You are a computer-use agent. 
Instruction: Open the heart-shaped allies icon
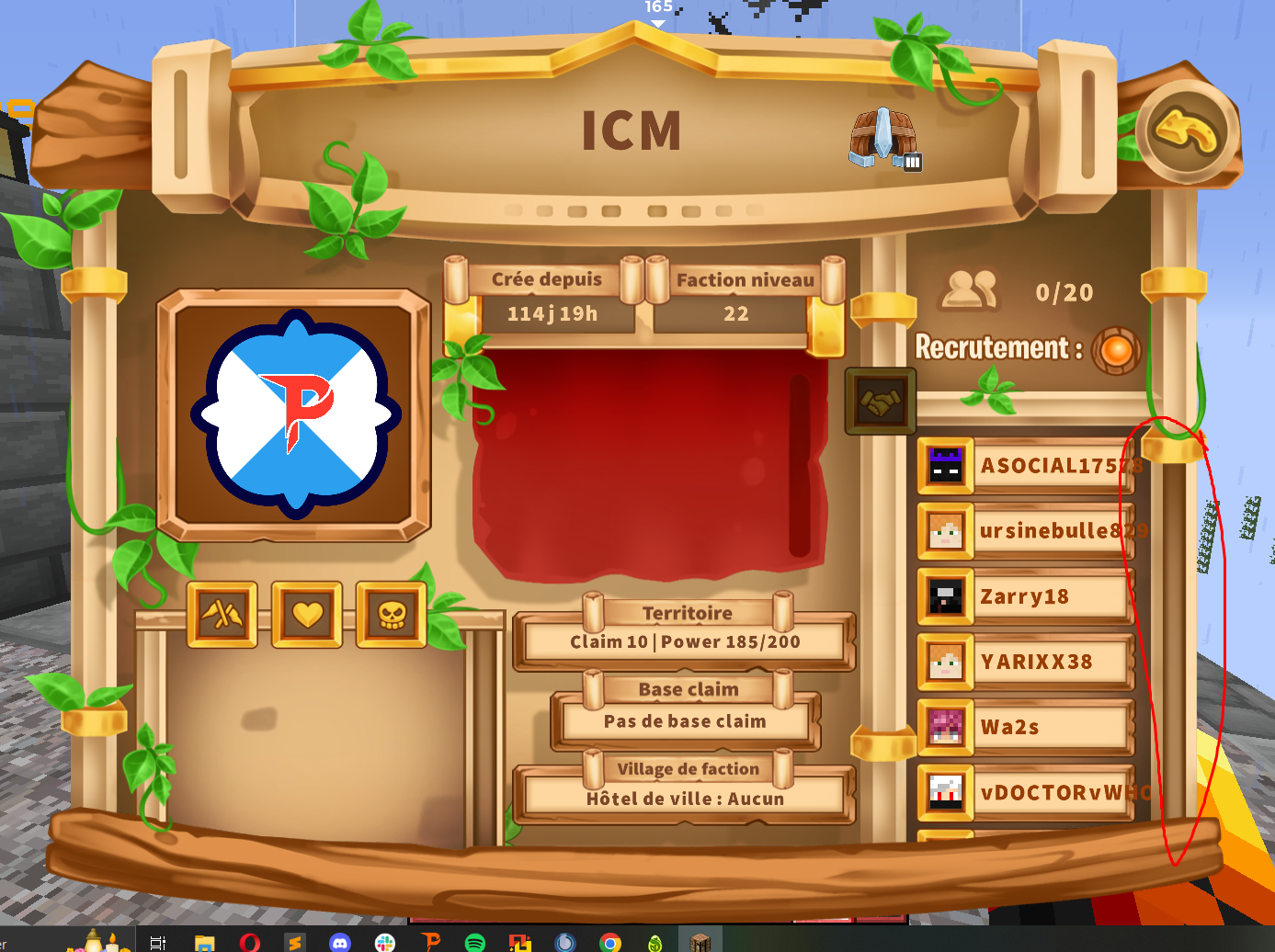pos(309,614)
